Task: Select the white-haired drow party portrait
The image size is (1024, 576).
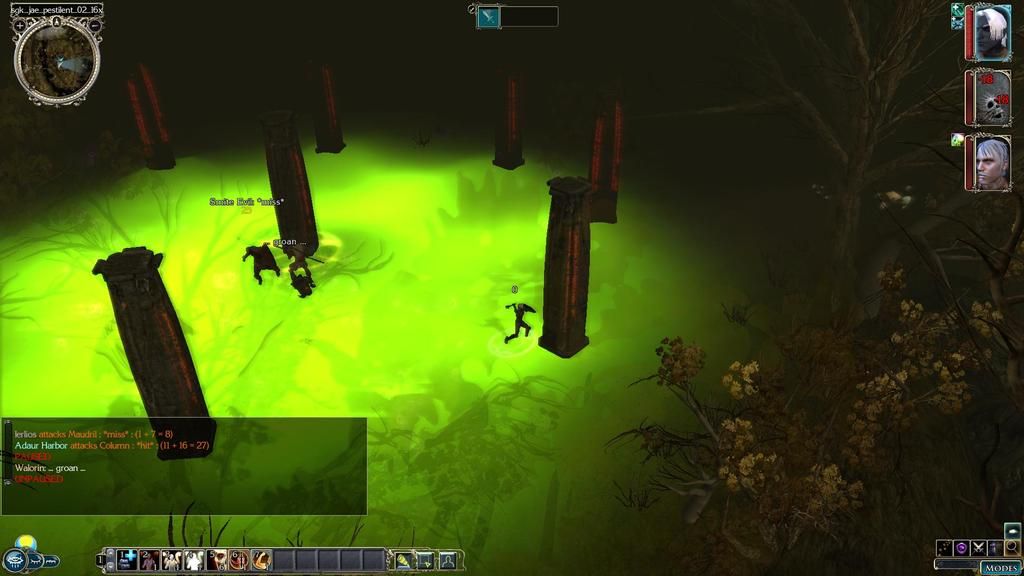Action: point(992,32)
